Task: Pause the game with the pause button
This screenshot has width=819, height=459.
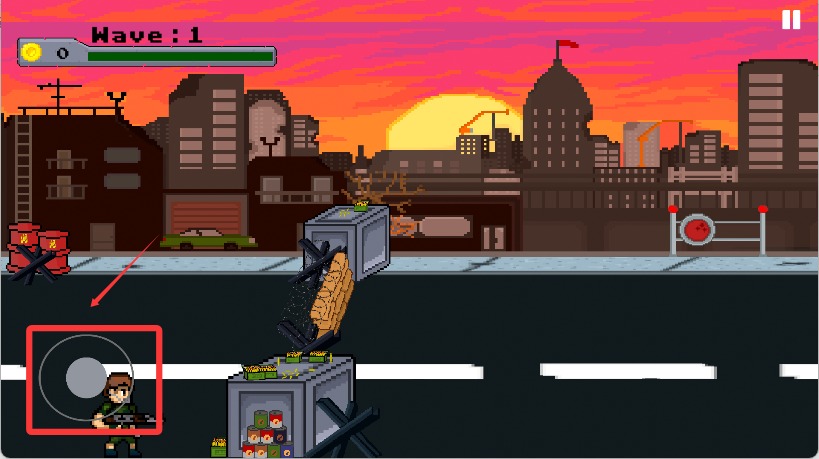Action: (791, 20)
